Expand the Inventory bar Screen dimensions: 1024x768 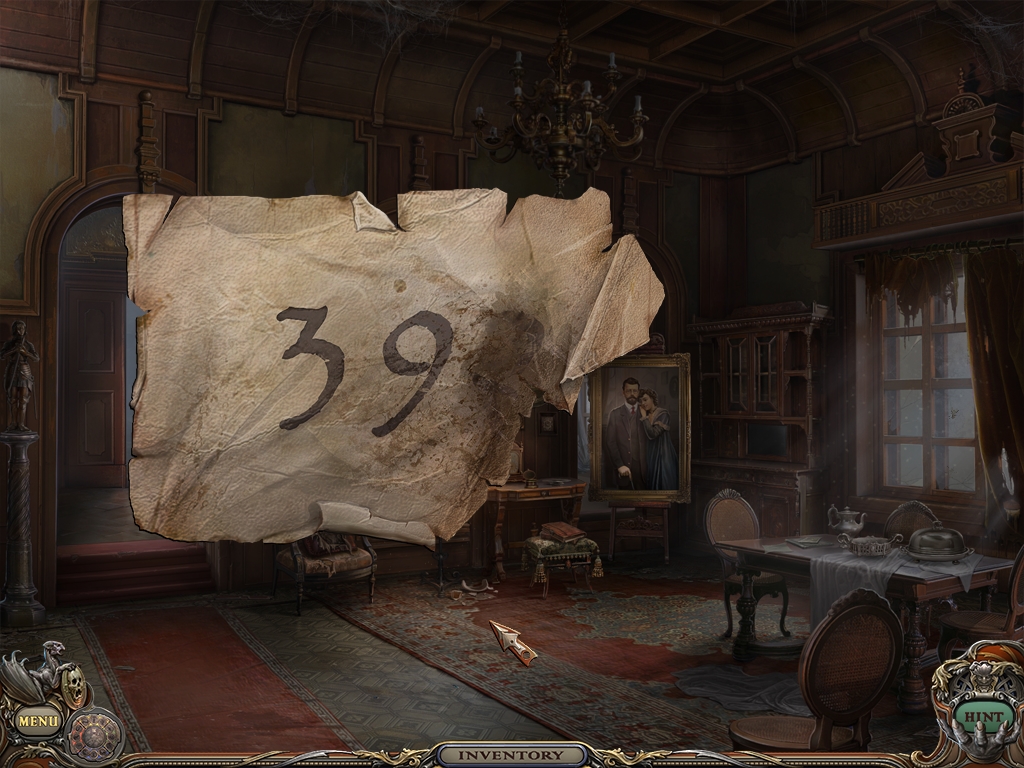pos(512,755)
